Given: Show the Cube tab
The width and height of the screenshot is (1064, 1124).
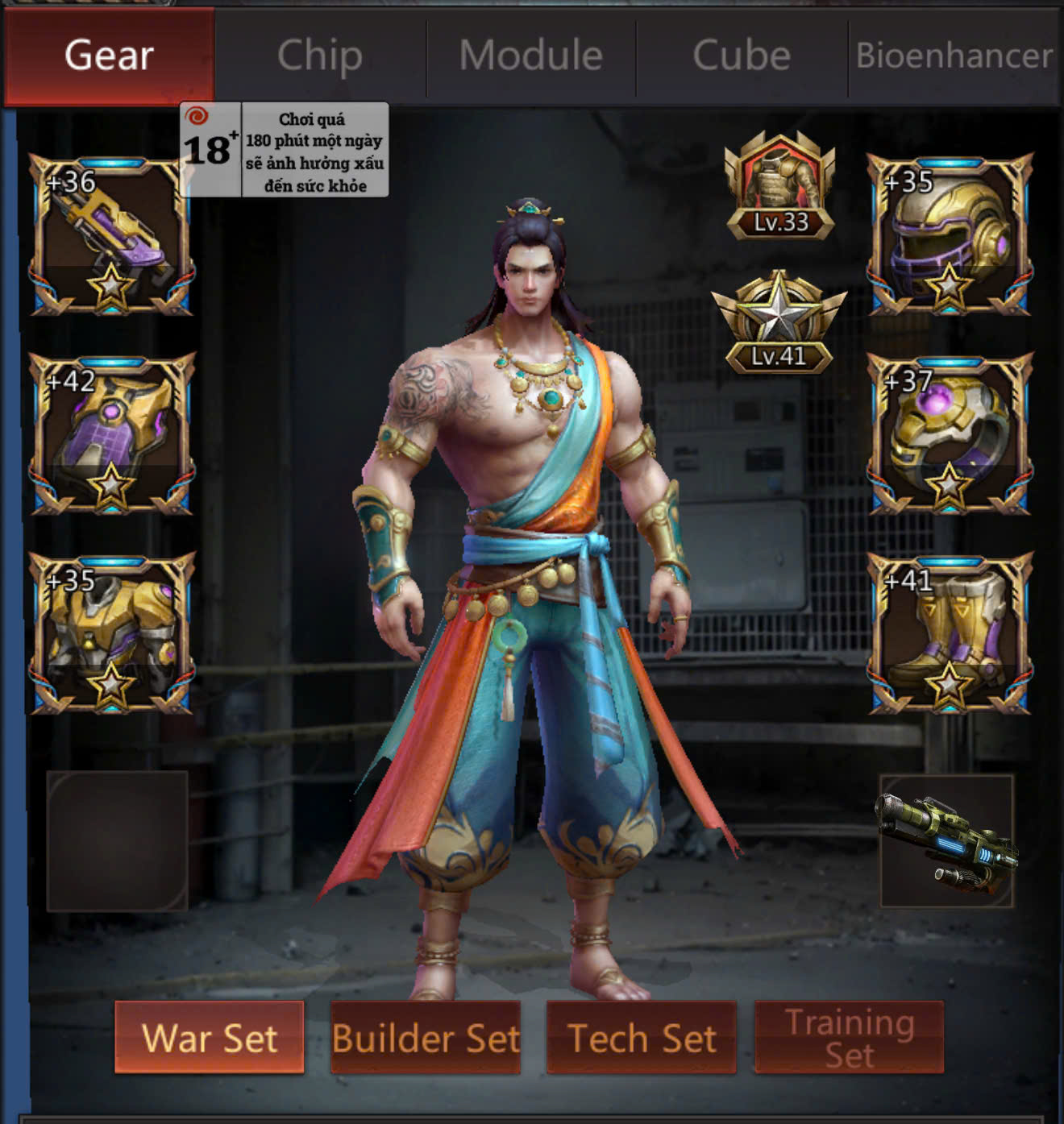Looking at the screenshot, I should 742,56.
